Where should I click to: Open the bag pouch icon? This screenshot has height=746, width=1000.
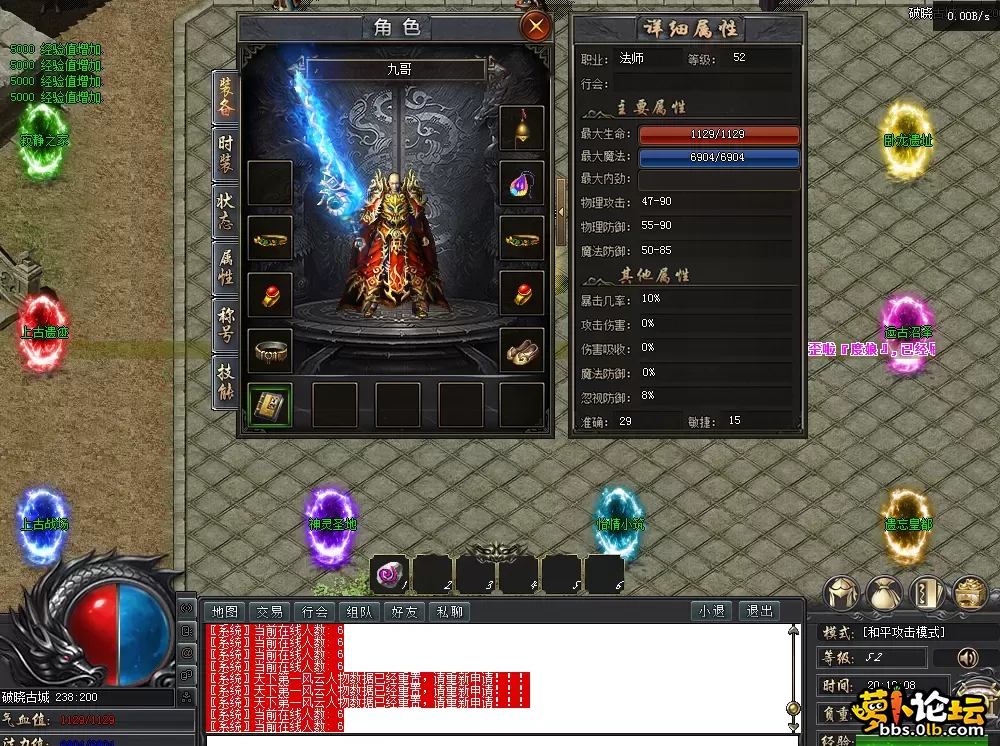[x=884, y=593]
